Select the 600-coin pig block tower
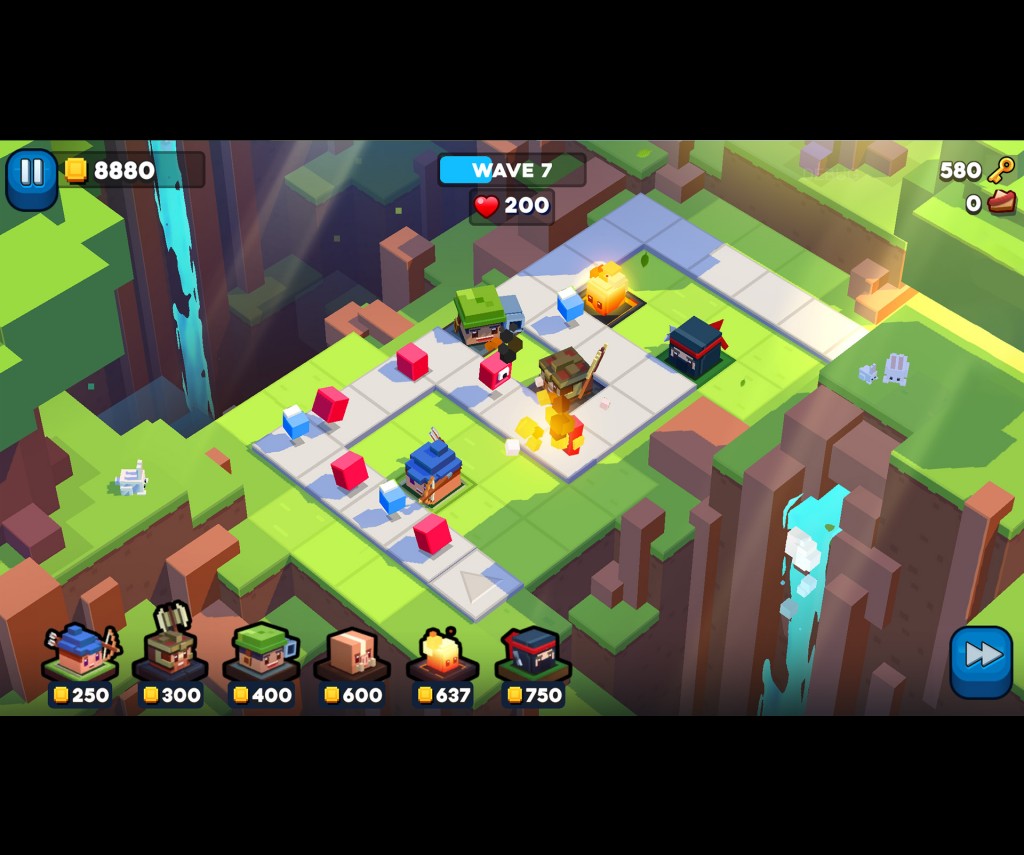The image size is (1024, 855). click(x=351, y=657)
